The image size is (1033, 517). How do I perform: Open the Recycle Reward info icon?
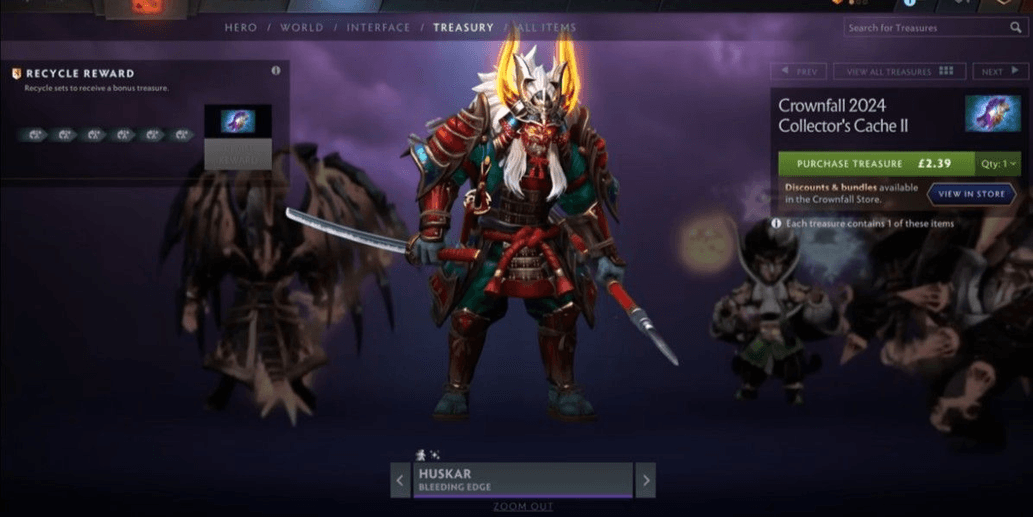(x=276, y=72)
